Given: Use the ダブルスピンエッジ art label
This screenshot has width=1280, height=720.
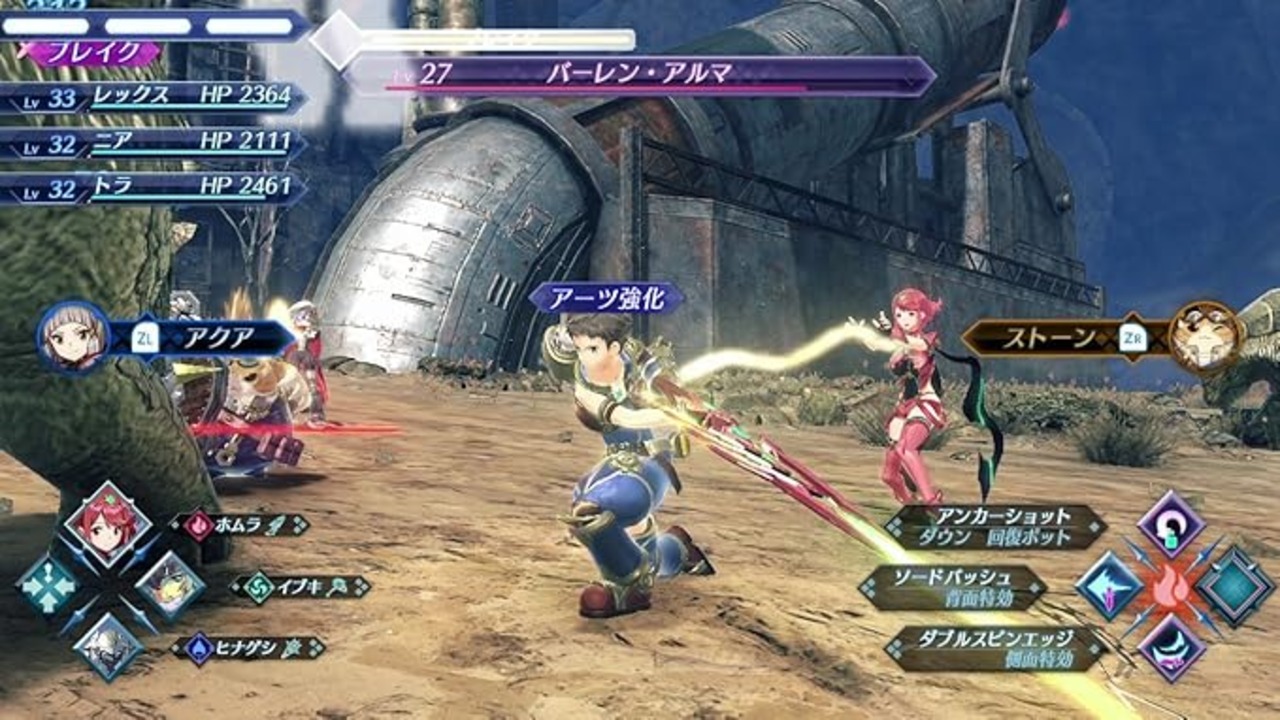Looking at the screenshot, I should point(996,648).
